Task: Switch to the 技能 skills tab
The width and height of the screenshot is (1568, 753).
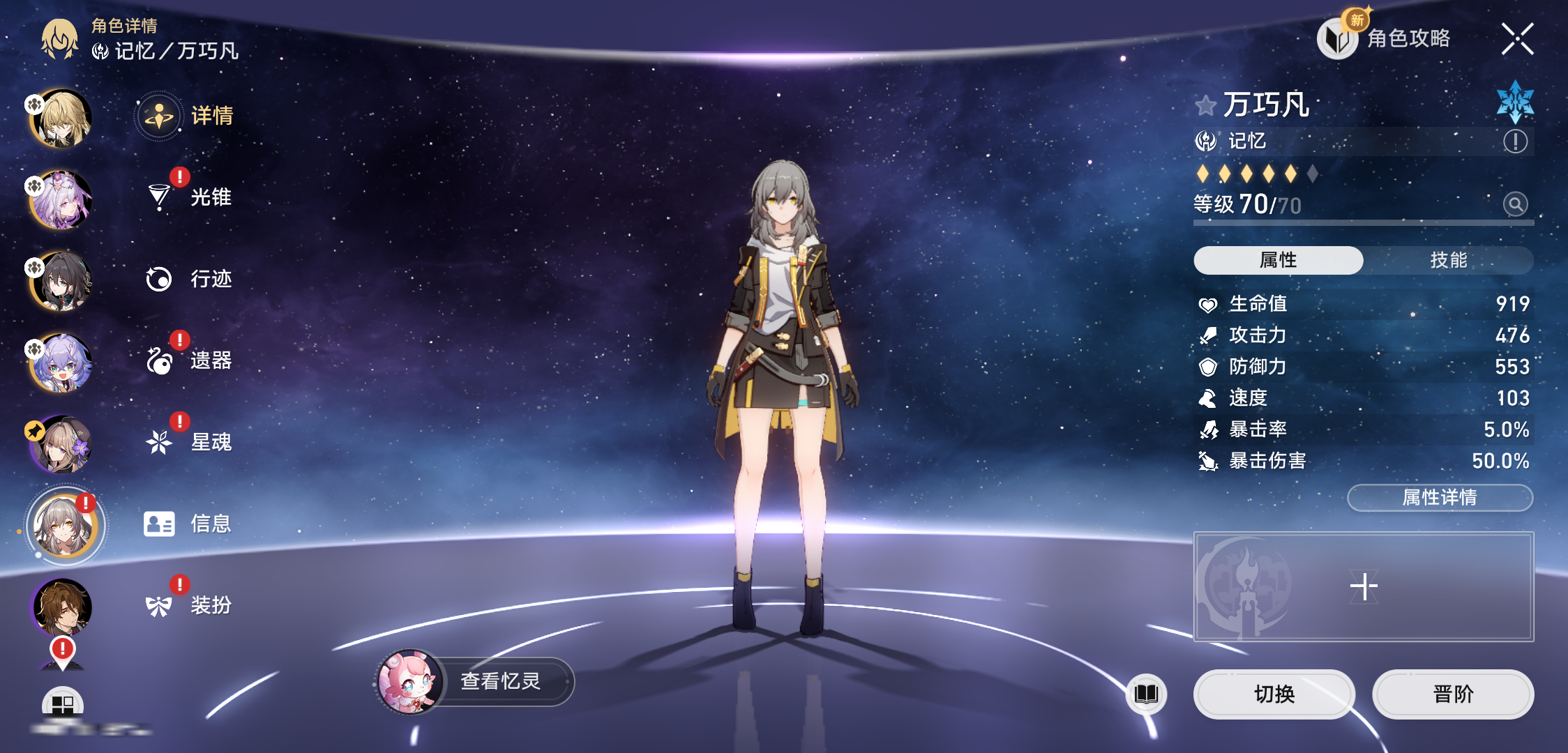Action: [x=1448, y=260]
